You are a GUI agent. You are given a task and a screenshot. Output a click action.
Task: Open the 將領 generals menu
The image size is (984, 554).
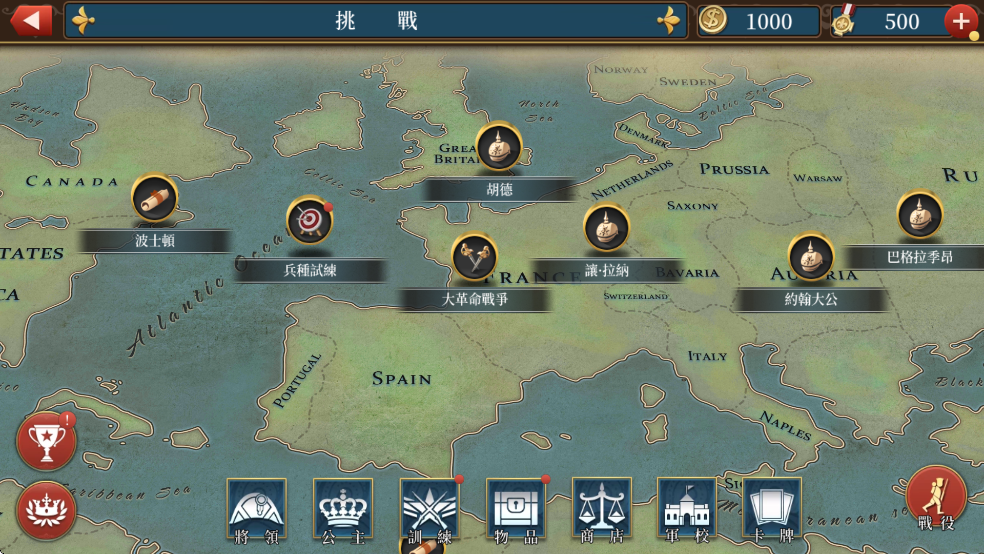click(256, 510)
